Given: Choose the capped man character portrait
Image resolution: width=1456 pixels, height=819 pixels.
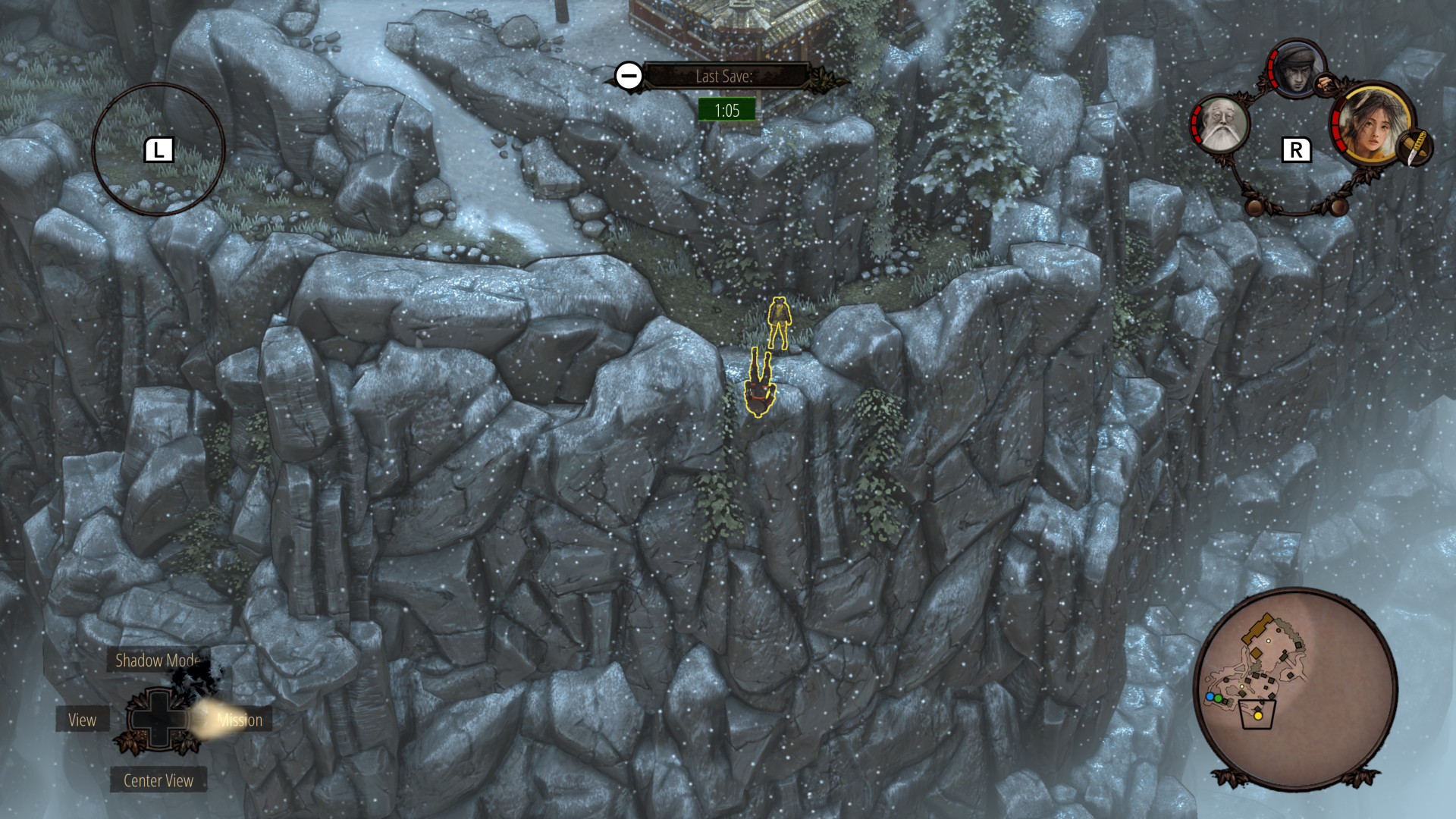Looking at the screenshot, I should pyautogui.click(x=1296, y=70).
